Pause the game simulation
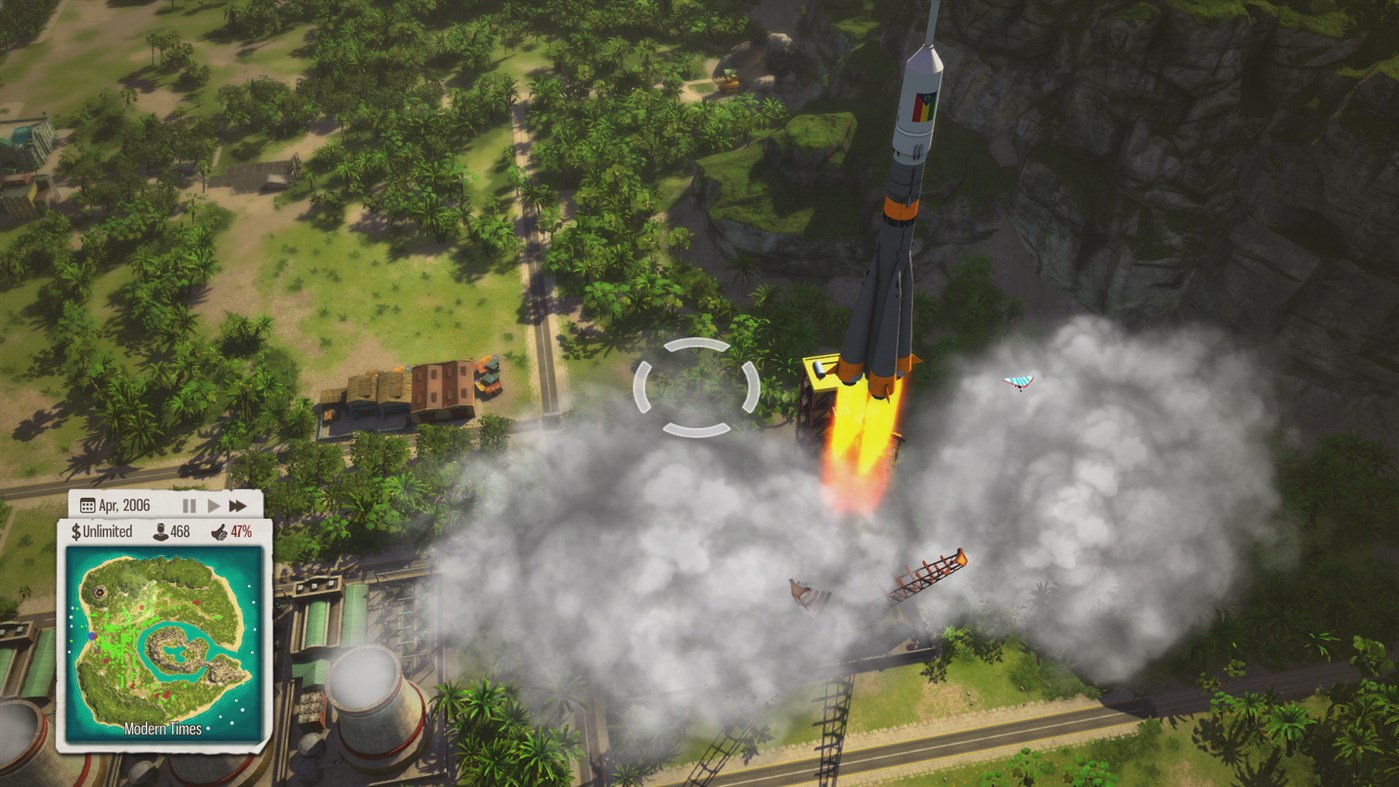This screenshot has height=787, width=1399. click(190, 504)
